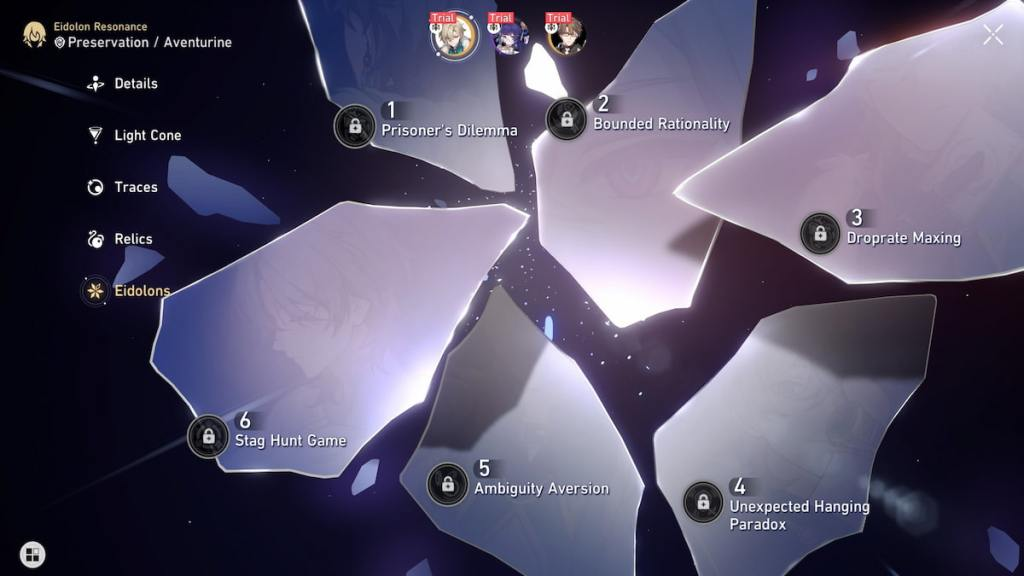The height and width of the screenshot is (576, 1024).
Task: Select the blonde Aventurine trial portrait
Action: point(453,36)
